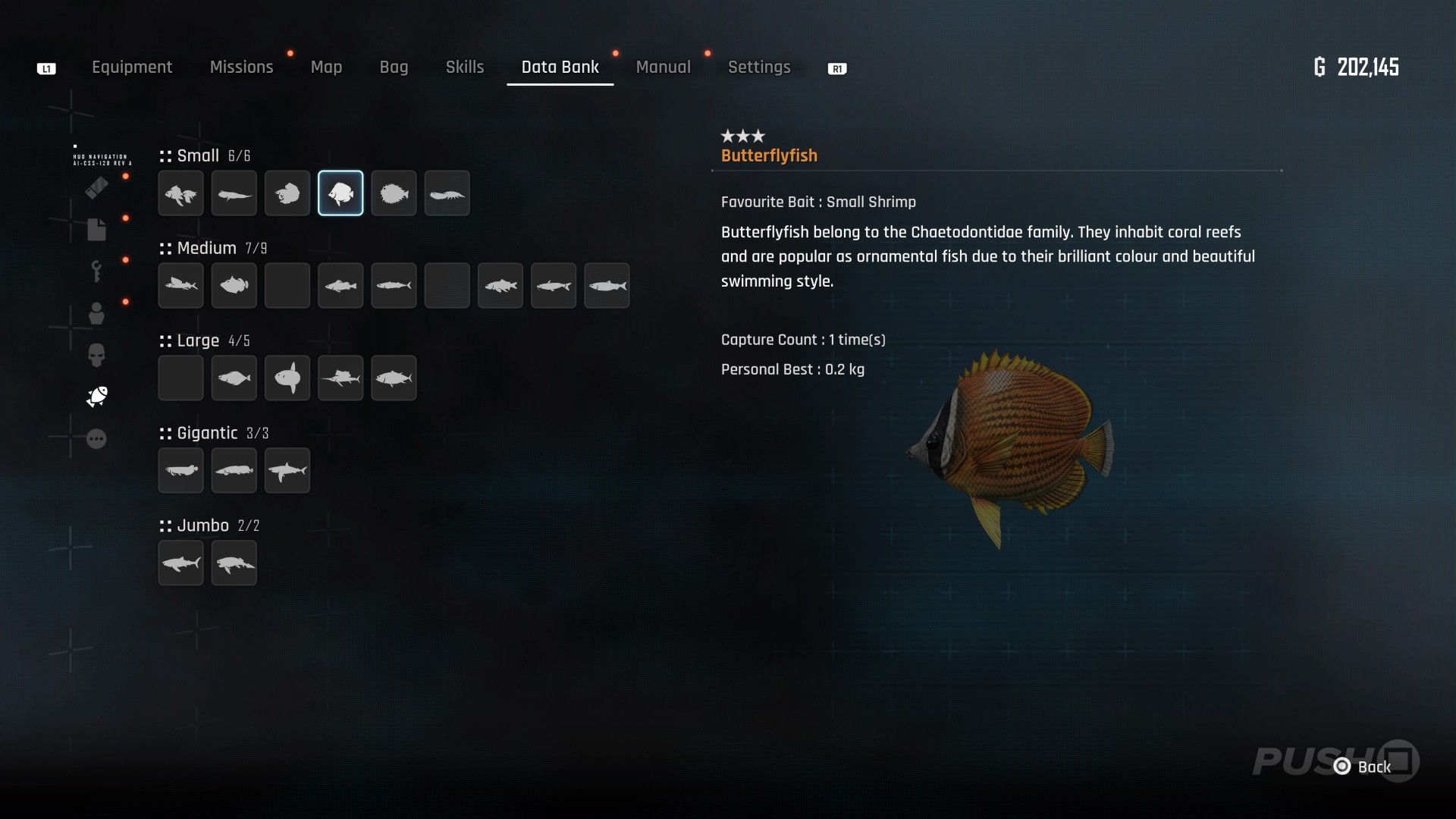The width and height of the screenshot is (1456, 819).
Task: Choose the pufferfish entry in Small
Action: (394, 194)
